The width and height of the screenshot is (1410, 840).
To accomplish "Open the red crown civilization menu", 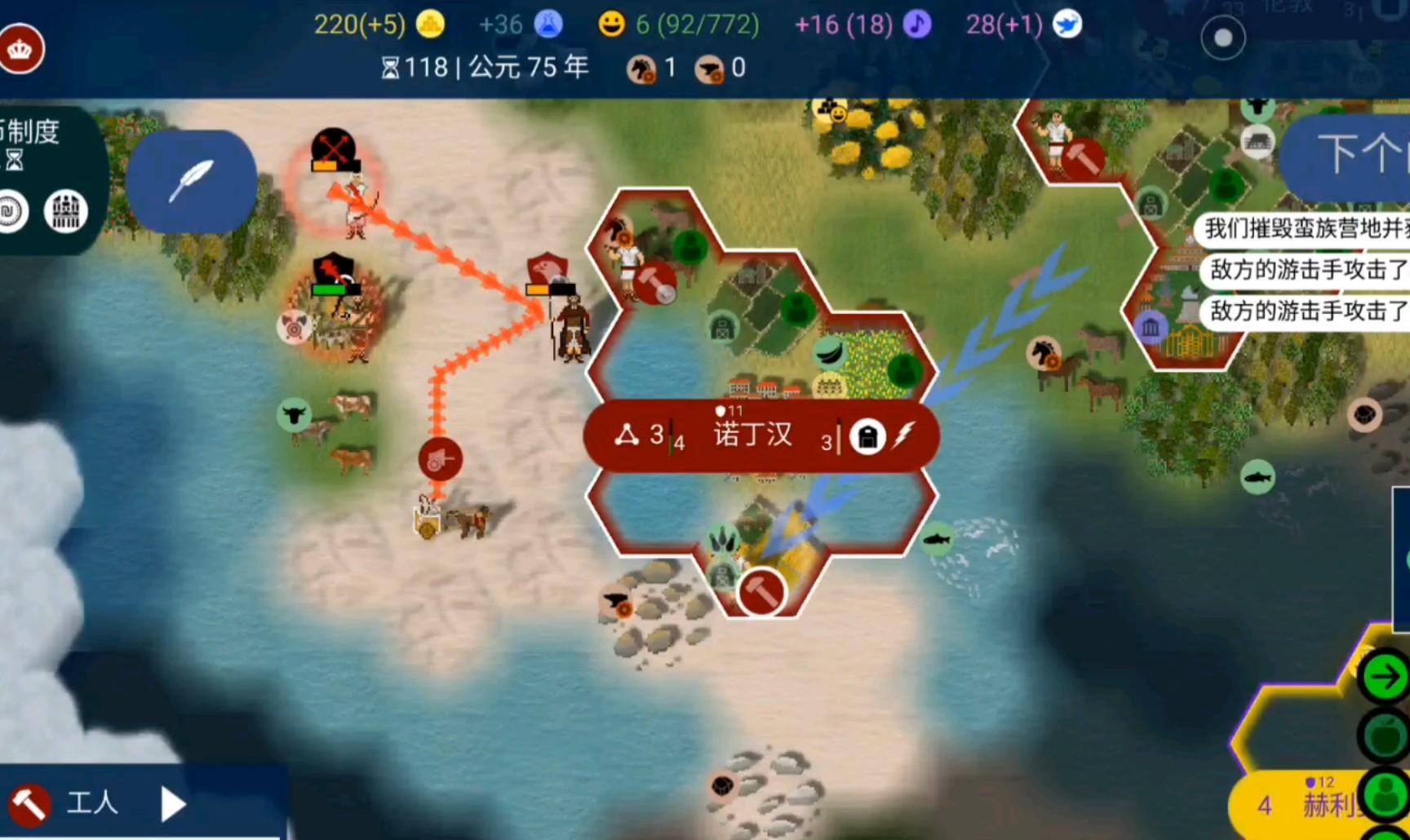I will [x=20, y=49].
